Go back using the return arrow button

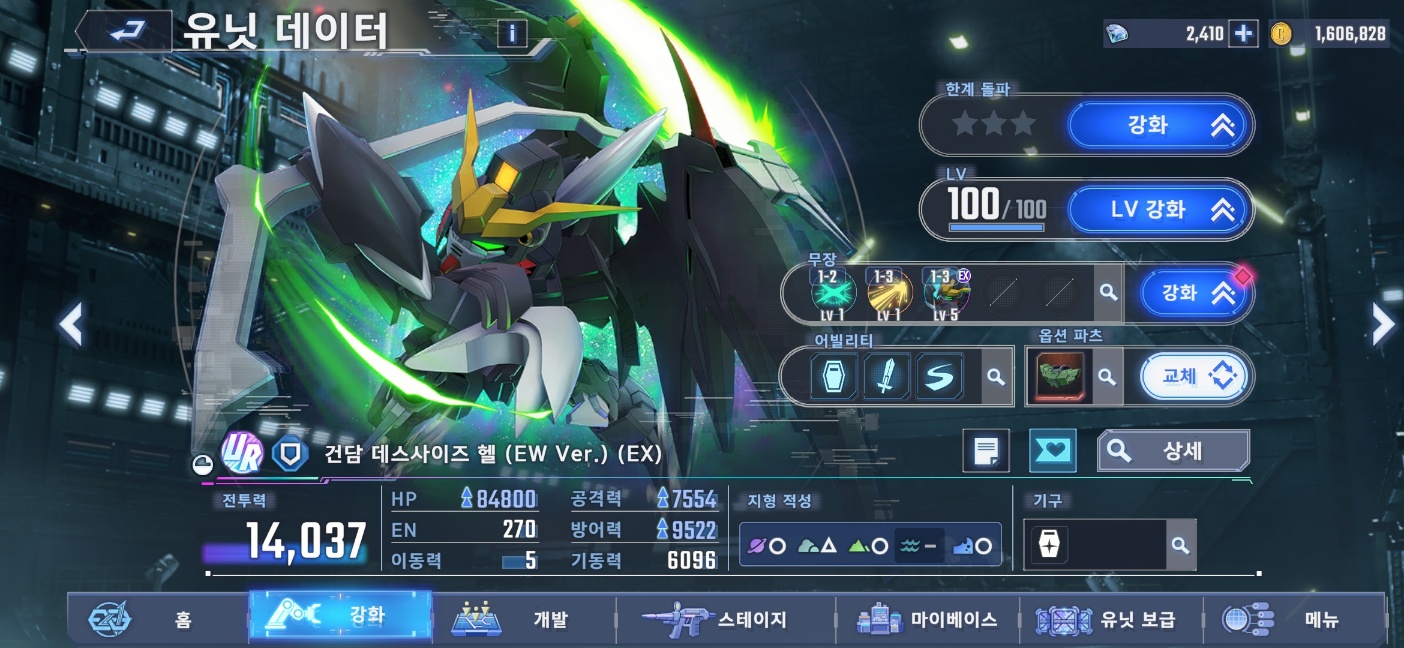coord(125,32)
